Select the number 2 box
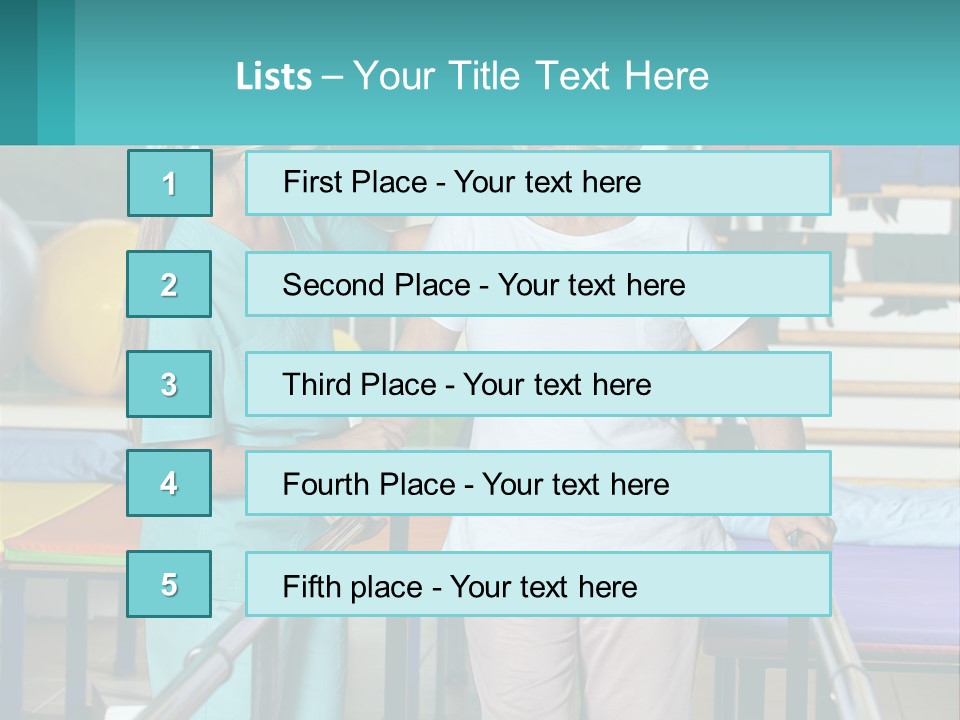Image resolution: width=960 pixels, height=720 pixels. [x=169, y=284]
